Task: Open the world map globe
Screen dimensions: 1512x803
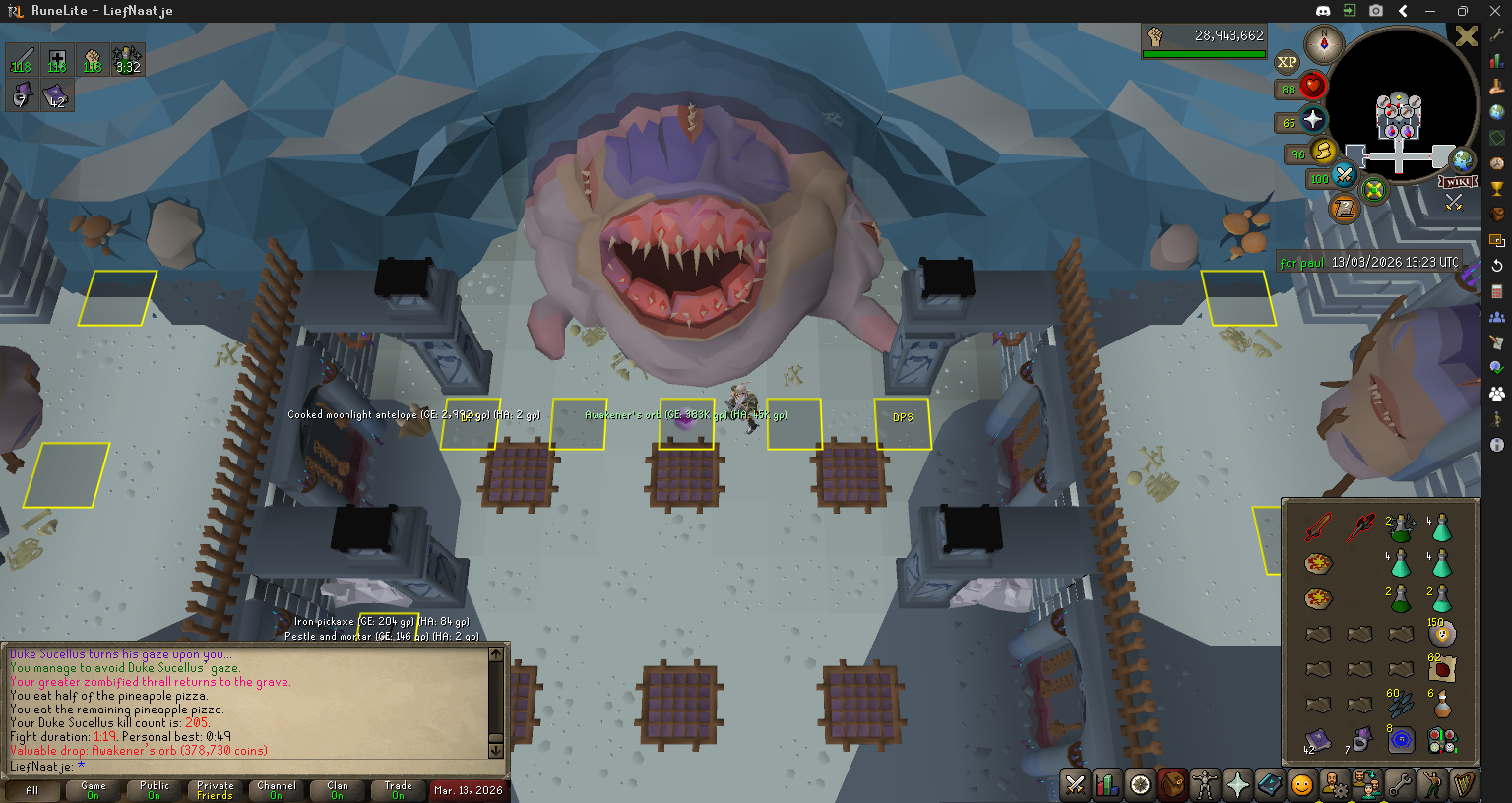Action: (1463, 159)
